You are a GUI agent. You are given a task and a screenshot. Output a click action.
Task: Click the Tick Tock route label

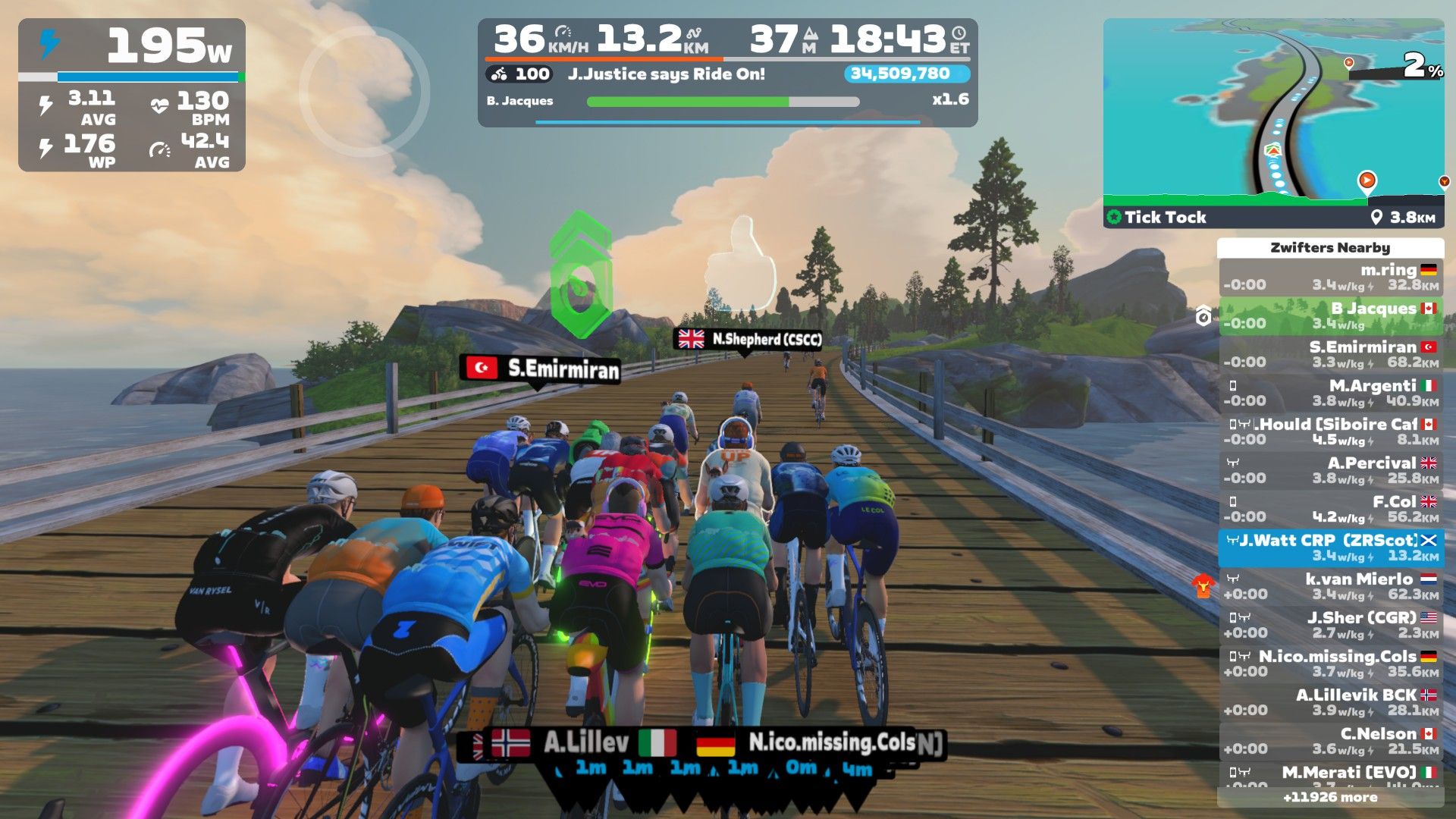pos(1165,218)
